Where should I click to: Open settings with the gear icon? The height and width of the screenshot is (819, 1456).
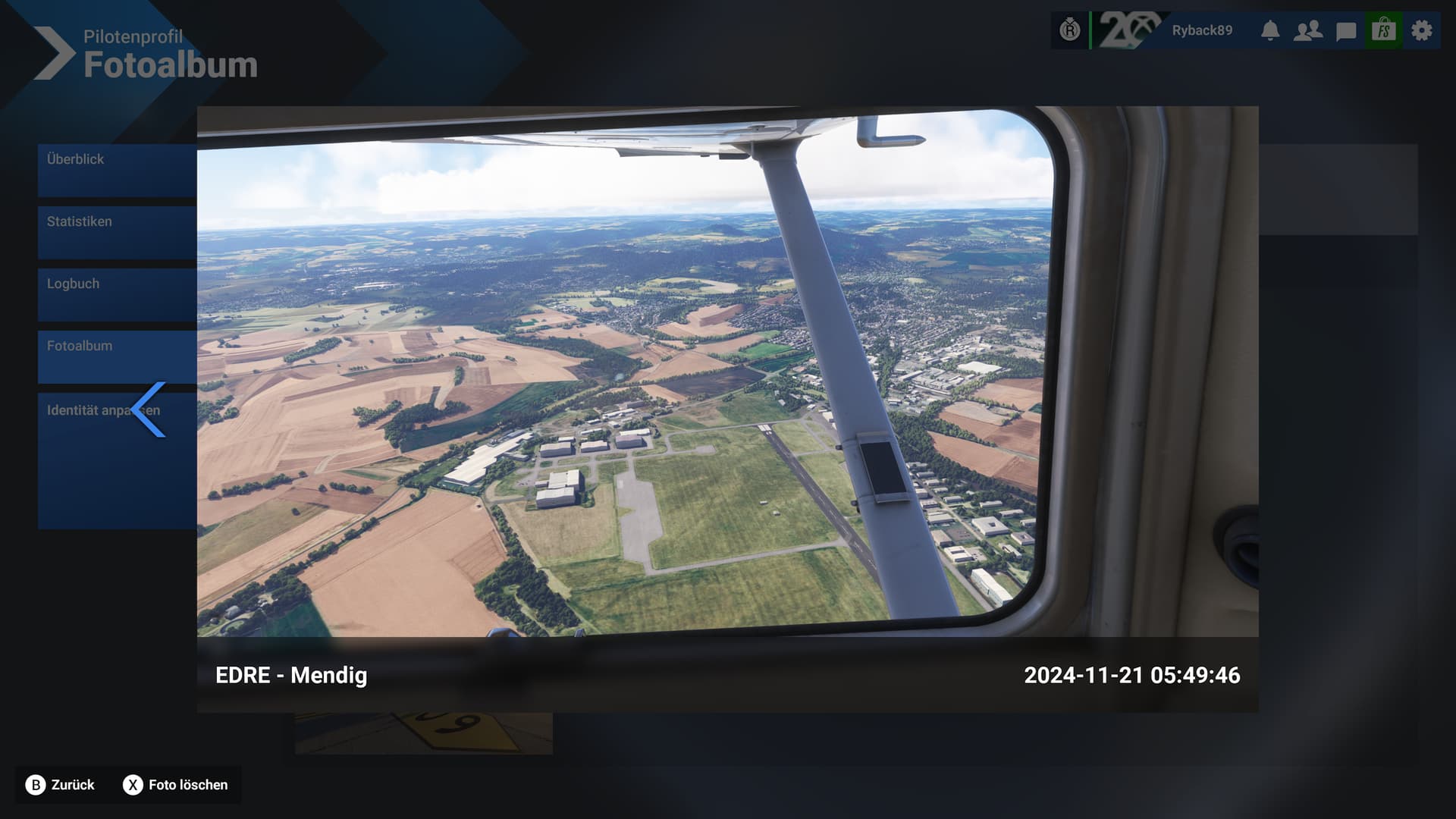pos(1422,30)
